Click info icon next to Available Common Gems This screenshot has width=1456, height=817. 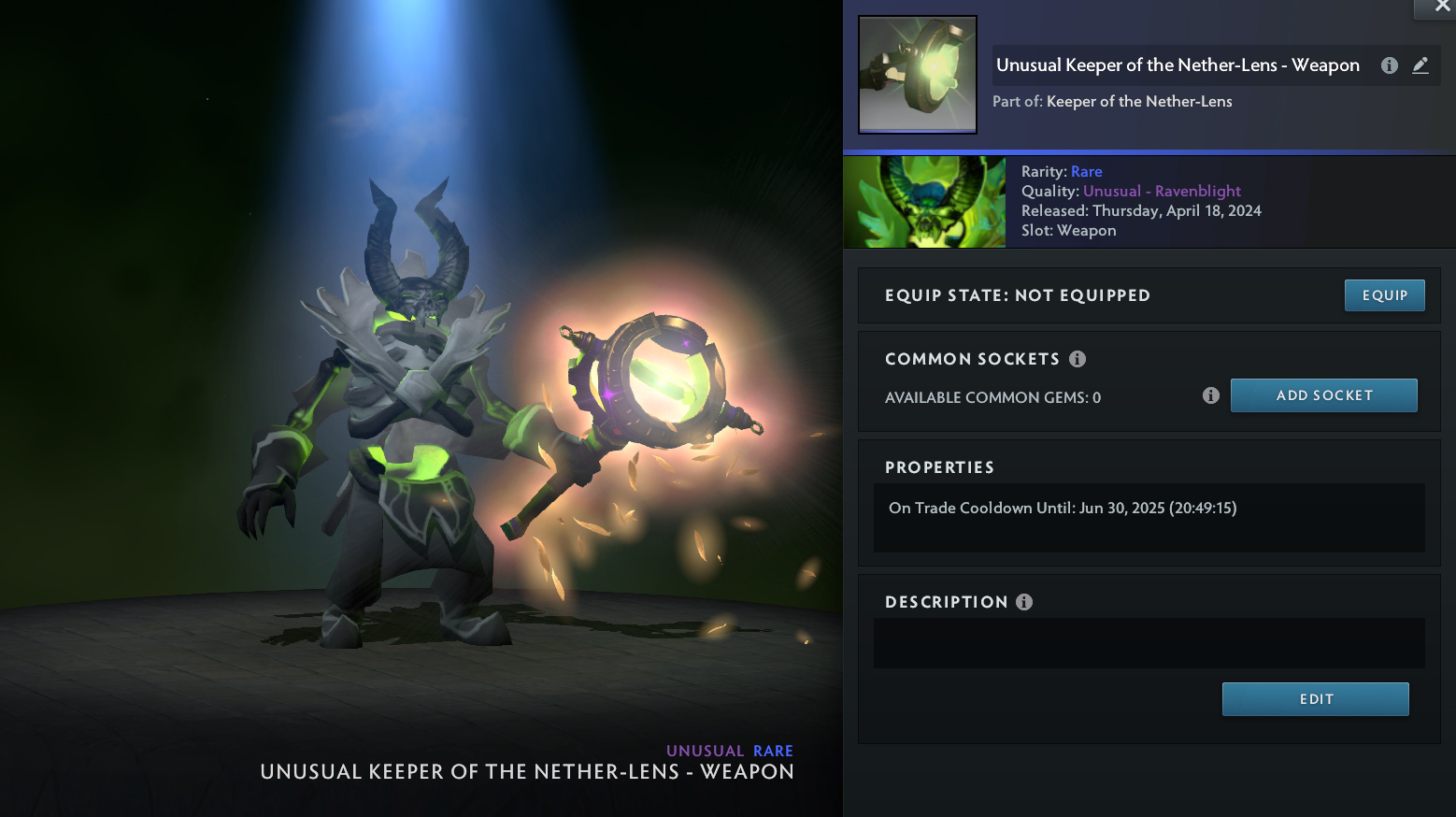[x=1211, y=395]
